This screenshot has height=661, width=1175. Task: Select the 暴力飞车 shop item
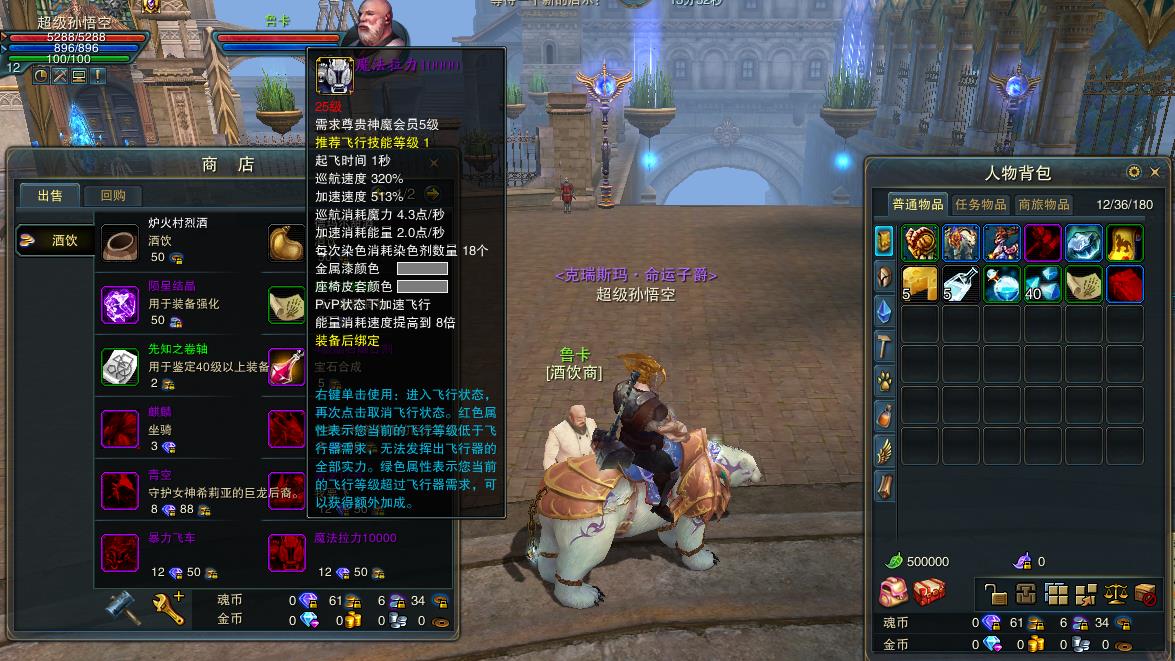tap(121, 553)
